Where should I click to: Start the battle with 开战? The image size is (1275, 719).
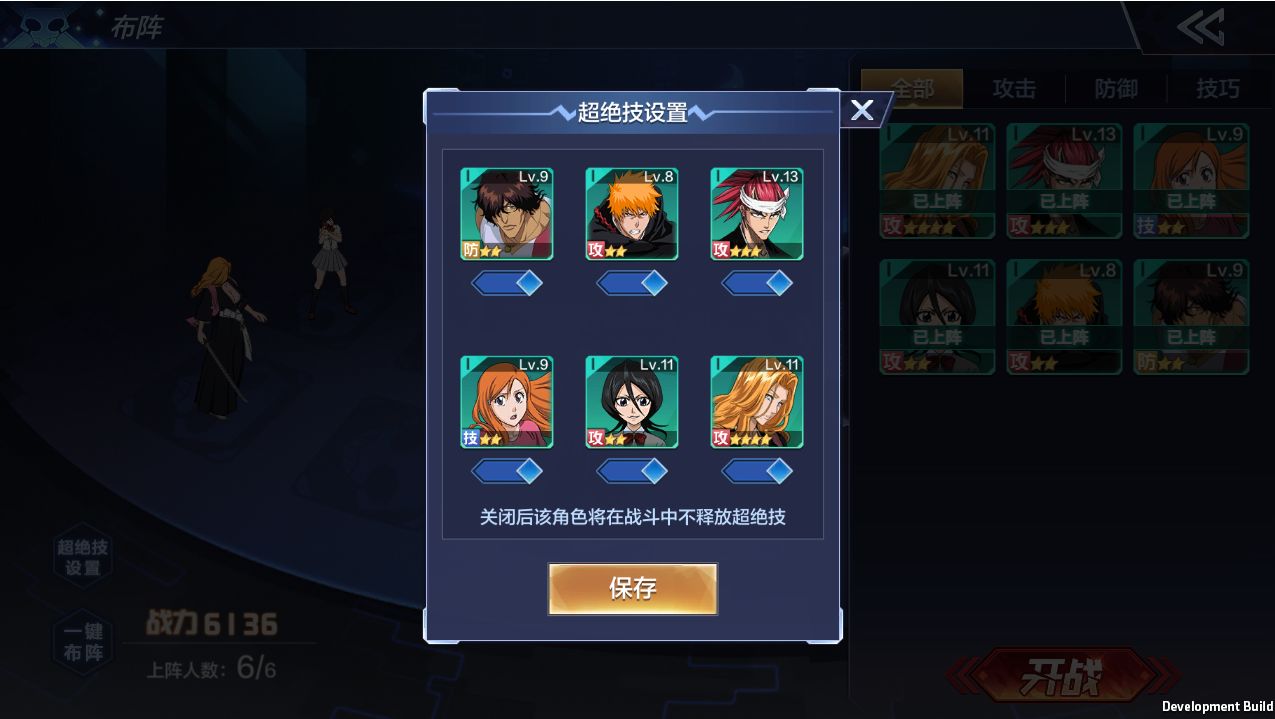pyautogui.click(x=1062, y=677)
